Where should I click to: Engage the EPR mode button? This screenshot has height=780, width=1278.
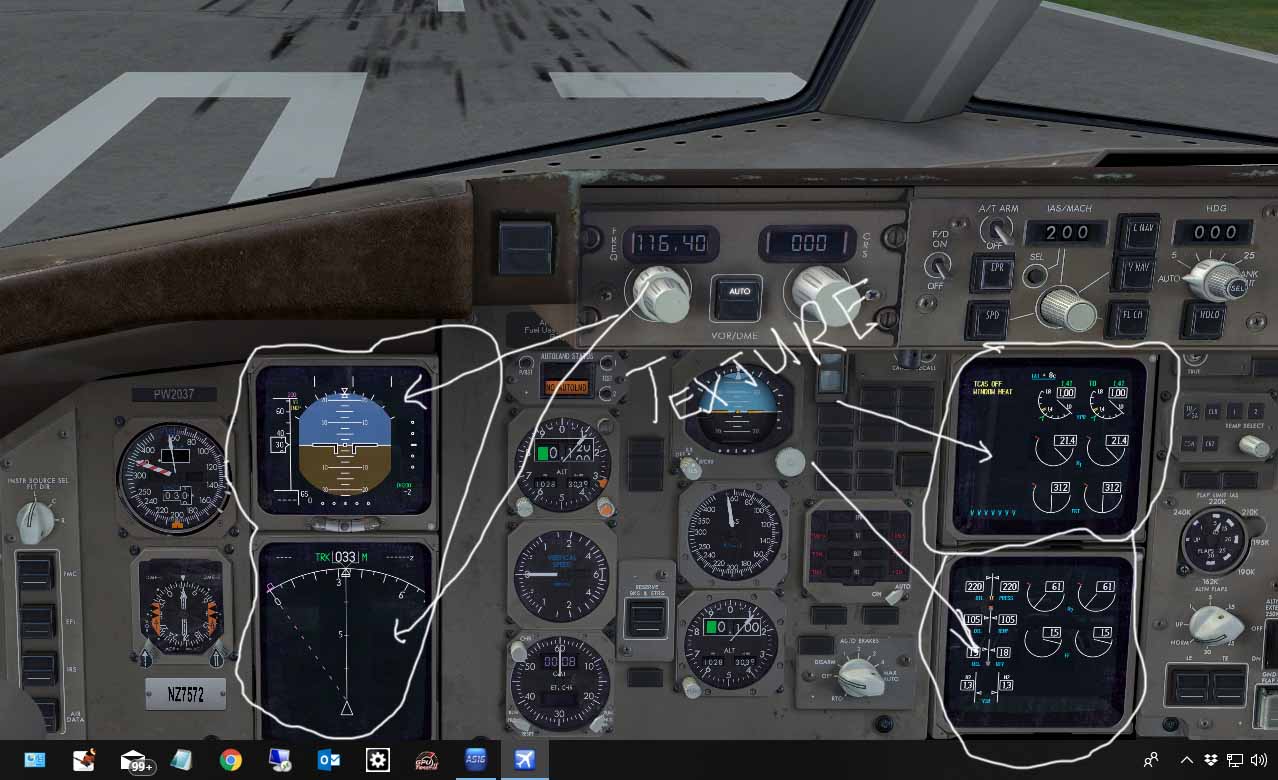click(x=994, y=271)
